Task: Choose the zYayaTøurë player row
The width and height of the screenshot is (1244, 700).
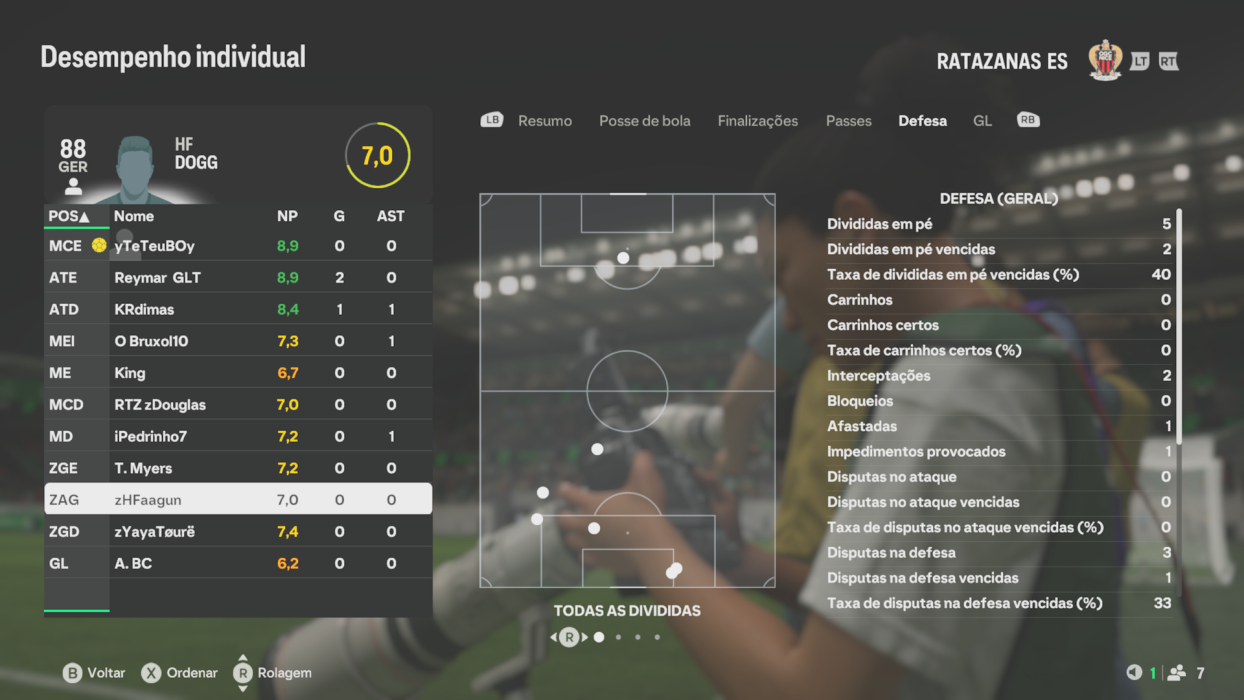Action: 238,532
